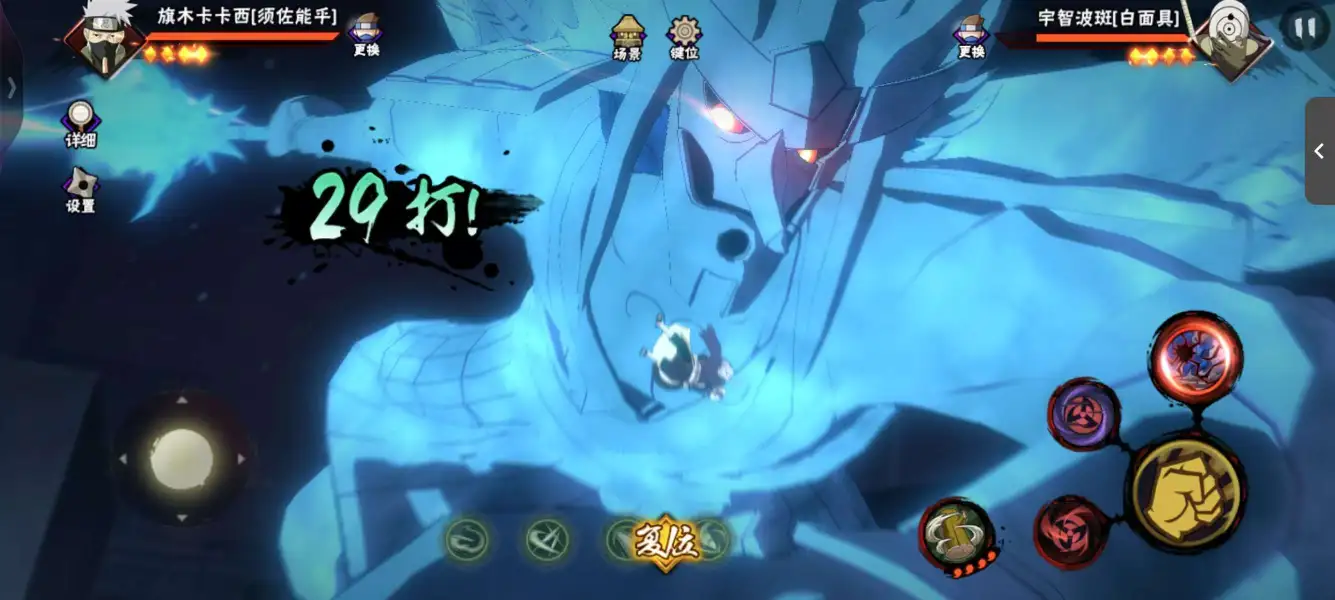Screen dimensions: 1335x600
Task: Use the purple Sharingan skill
Action: [1083, 414]
